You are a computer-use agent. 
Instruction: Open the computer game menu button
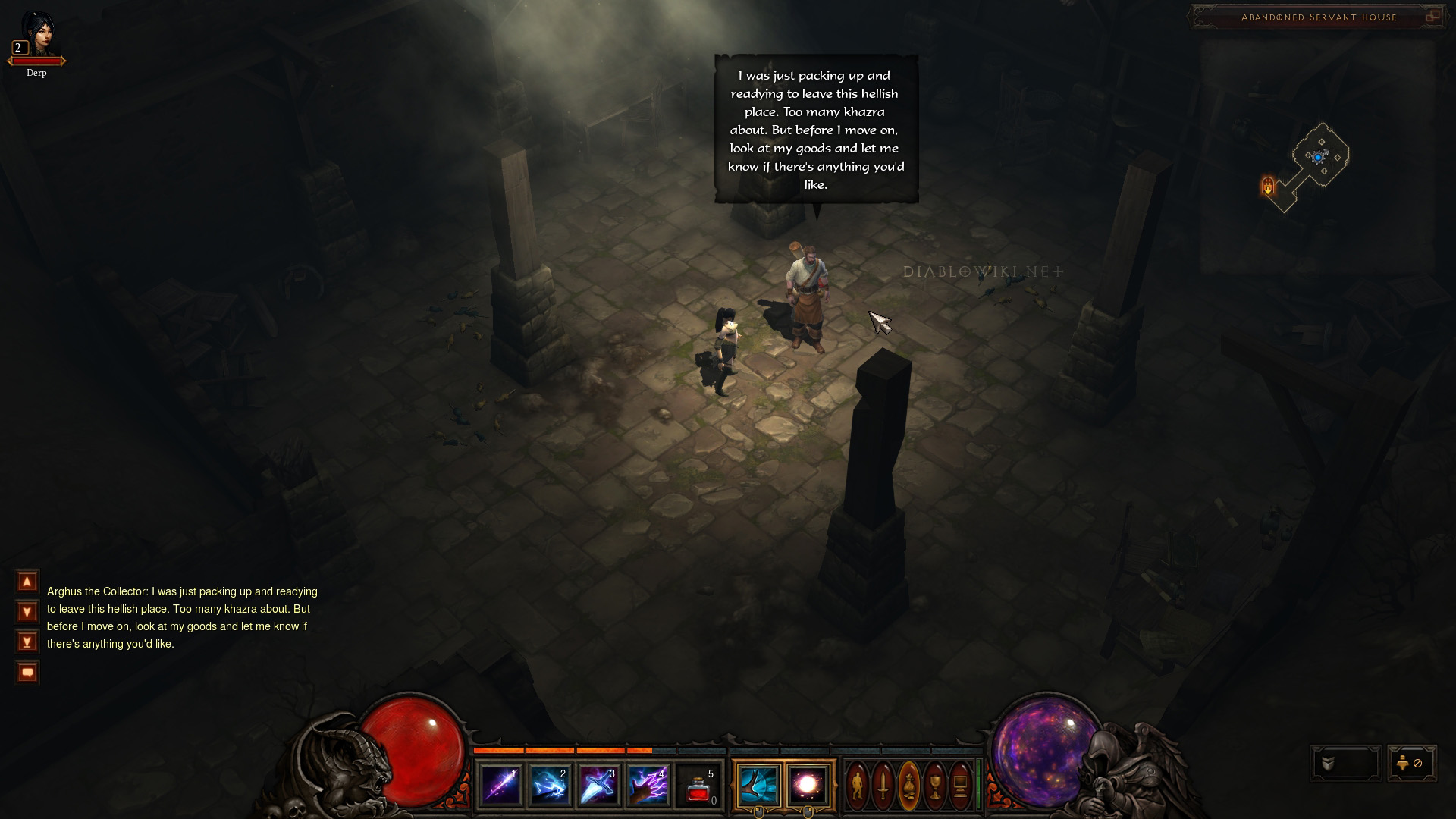(960, 786)
